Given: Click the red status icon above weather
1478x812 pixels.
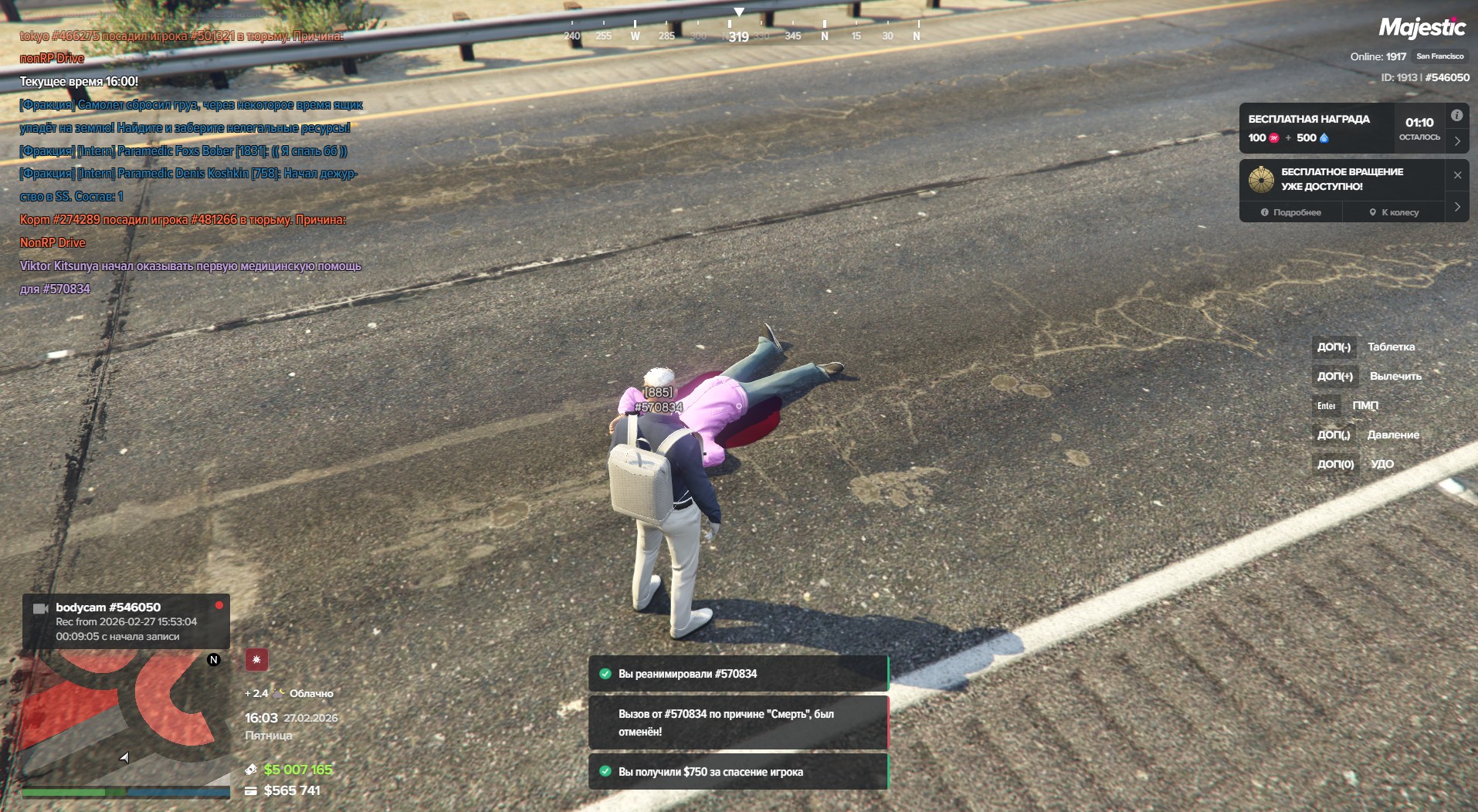Looking at the screenshot, I should pyautogui.click(x=256, y=660).
